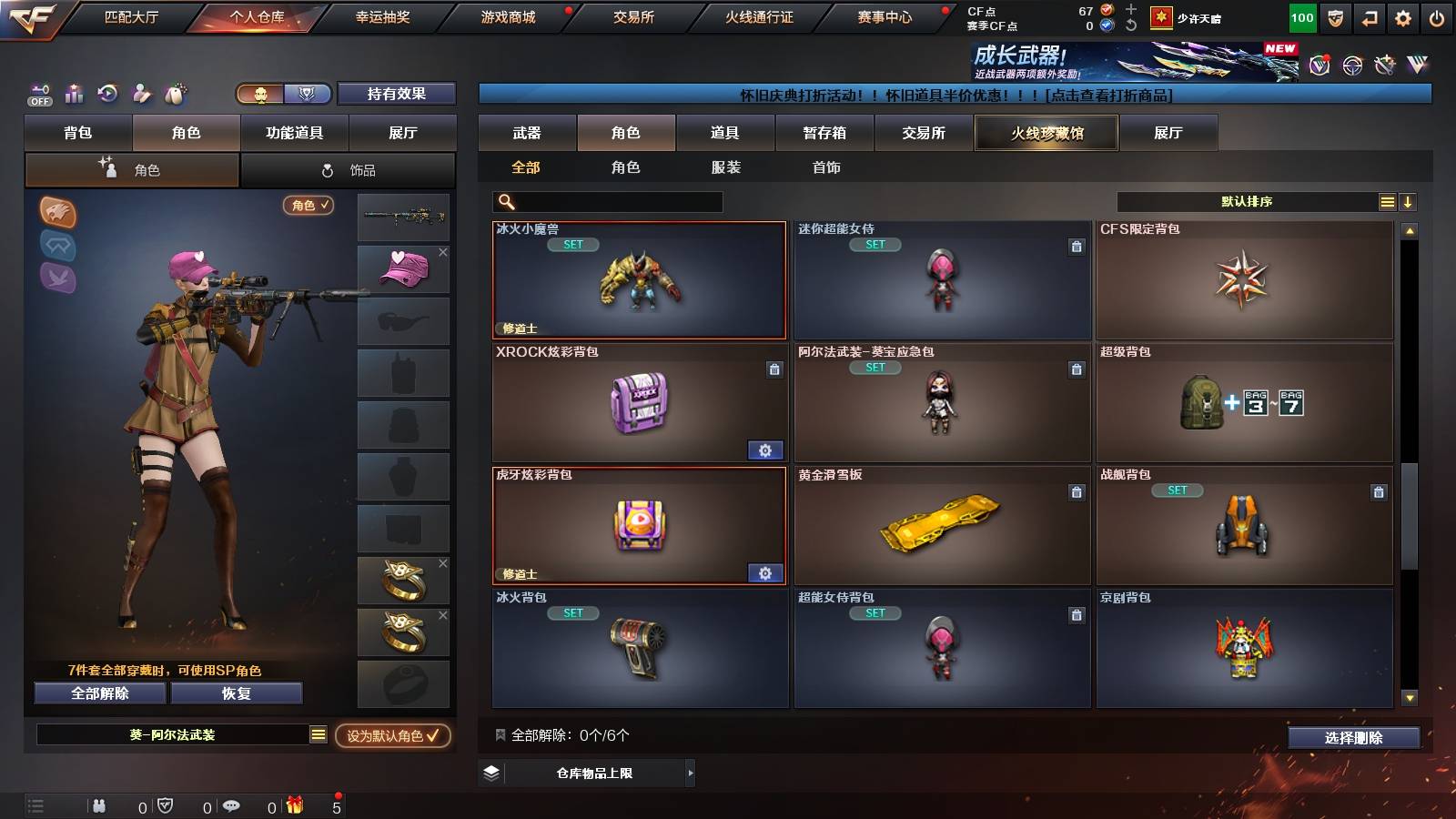Open the settings gear icon at top right
The image size is (1456, 819).
[1404, 17]
